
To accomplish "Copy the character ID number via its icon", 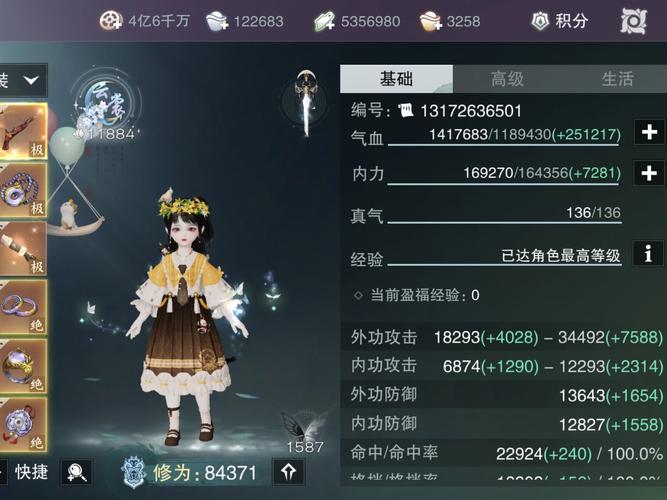I will tap(405, 110).
